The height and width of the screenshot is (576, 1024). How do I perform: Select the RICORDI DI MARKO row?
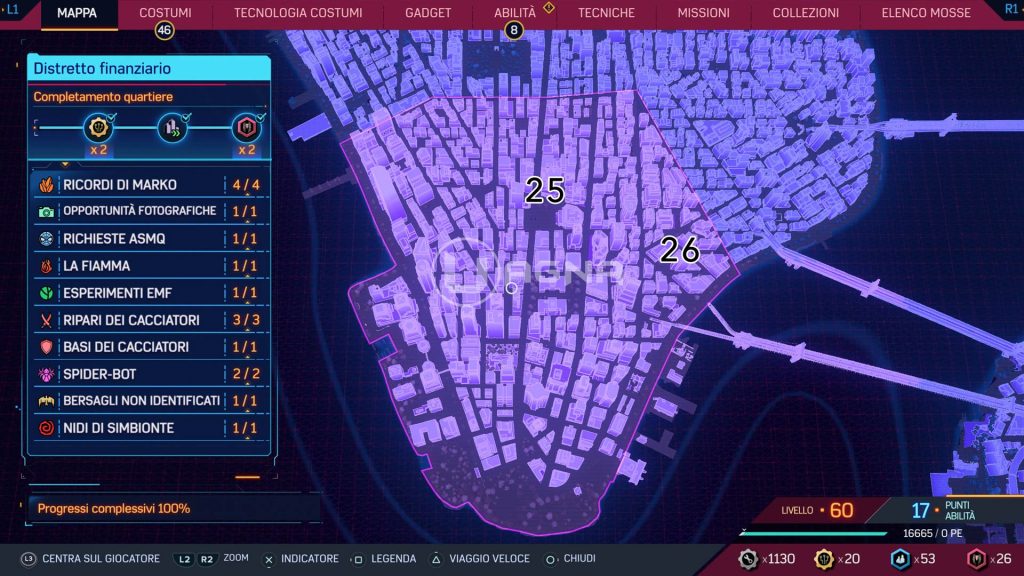pos(148,185)
